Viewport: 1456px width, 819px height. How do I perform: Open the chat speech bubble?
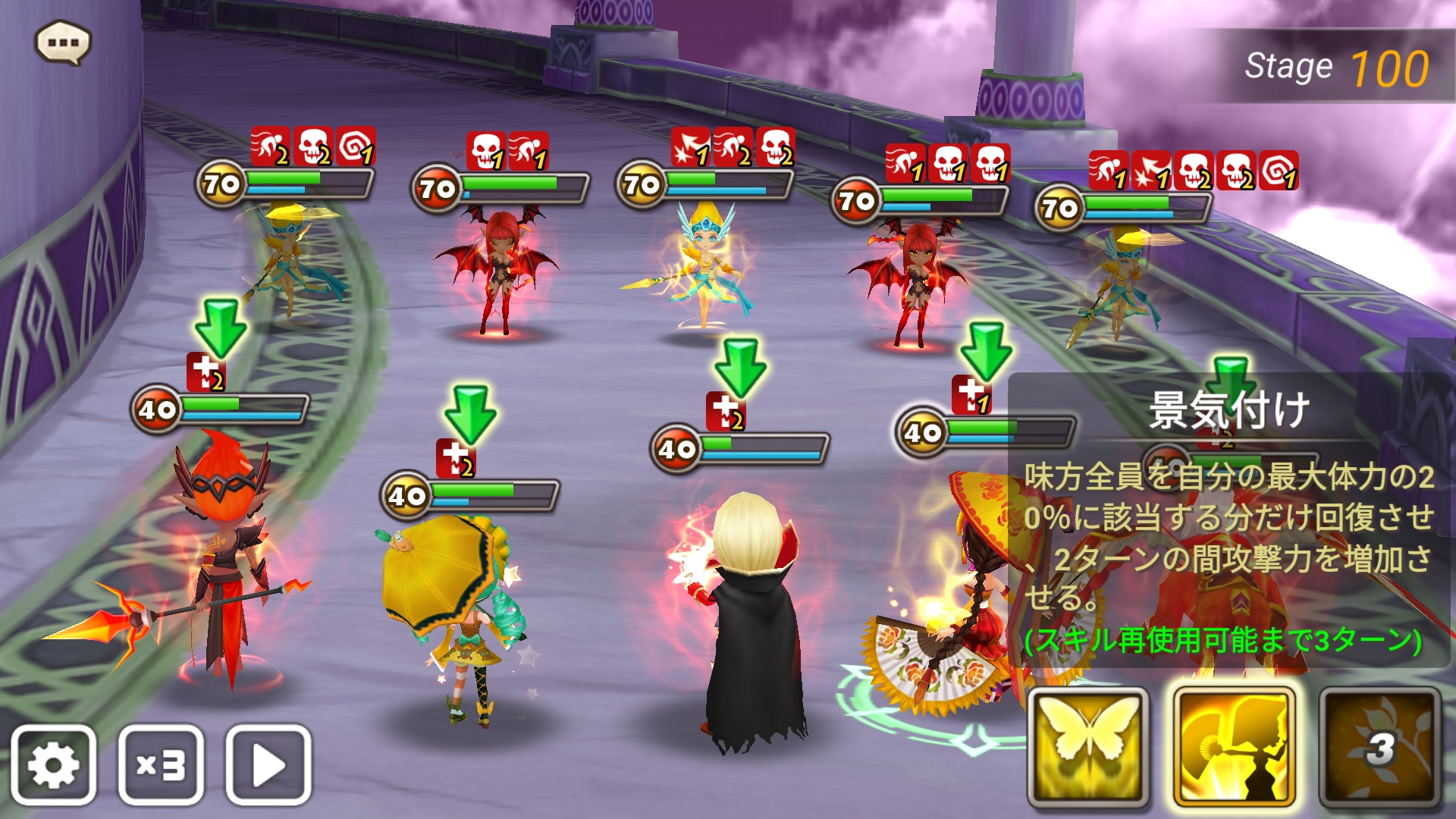[x=64, y=42]
